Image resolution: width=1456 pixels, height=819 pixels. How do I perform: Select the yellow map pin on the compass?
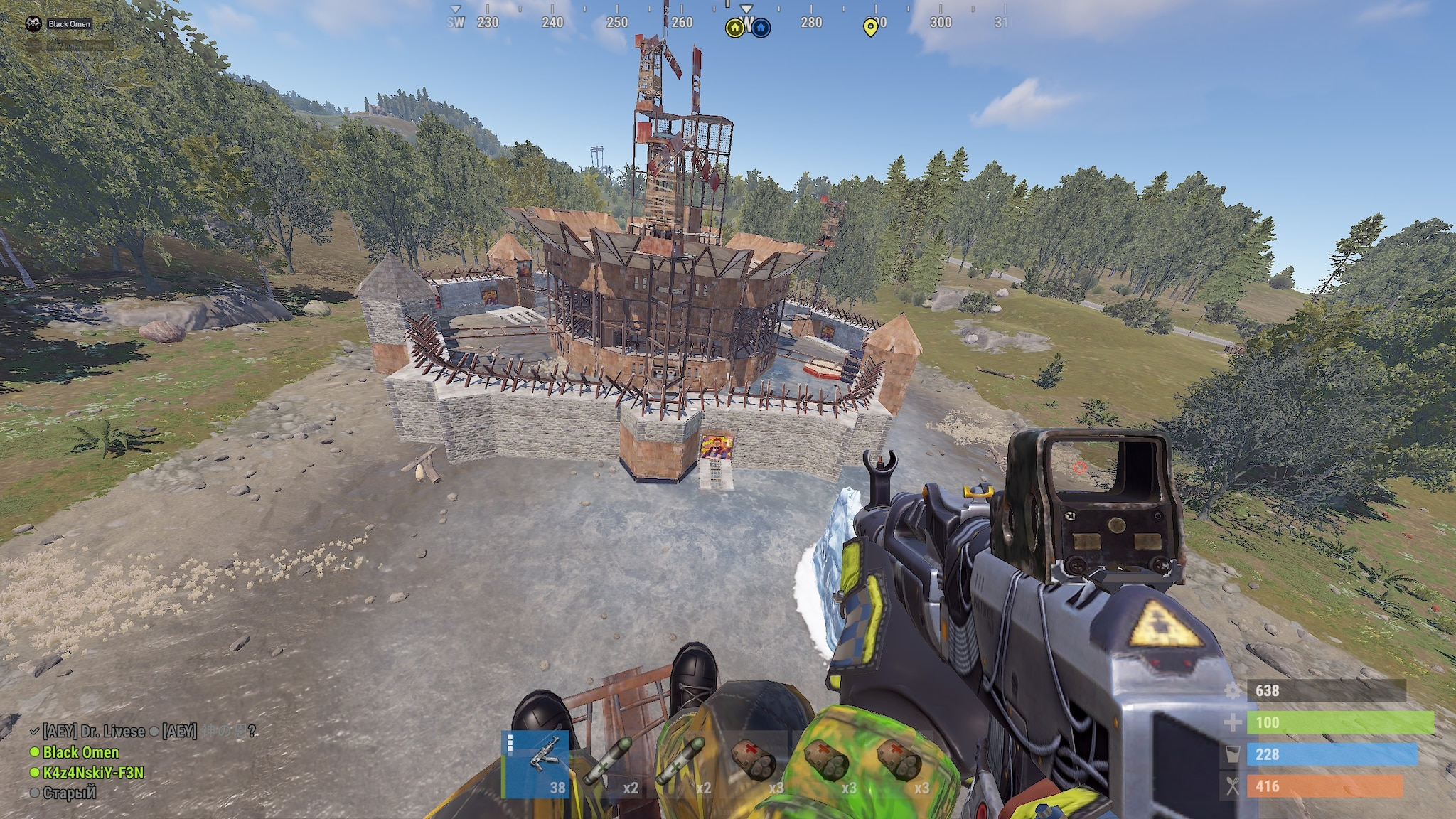(x=869, y=28)
